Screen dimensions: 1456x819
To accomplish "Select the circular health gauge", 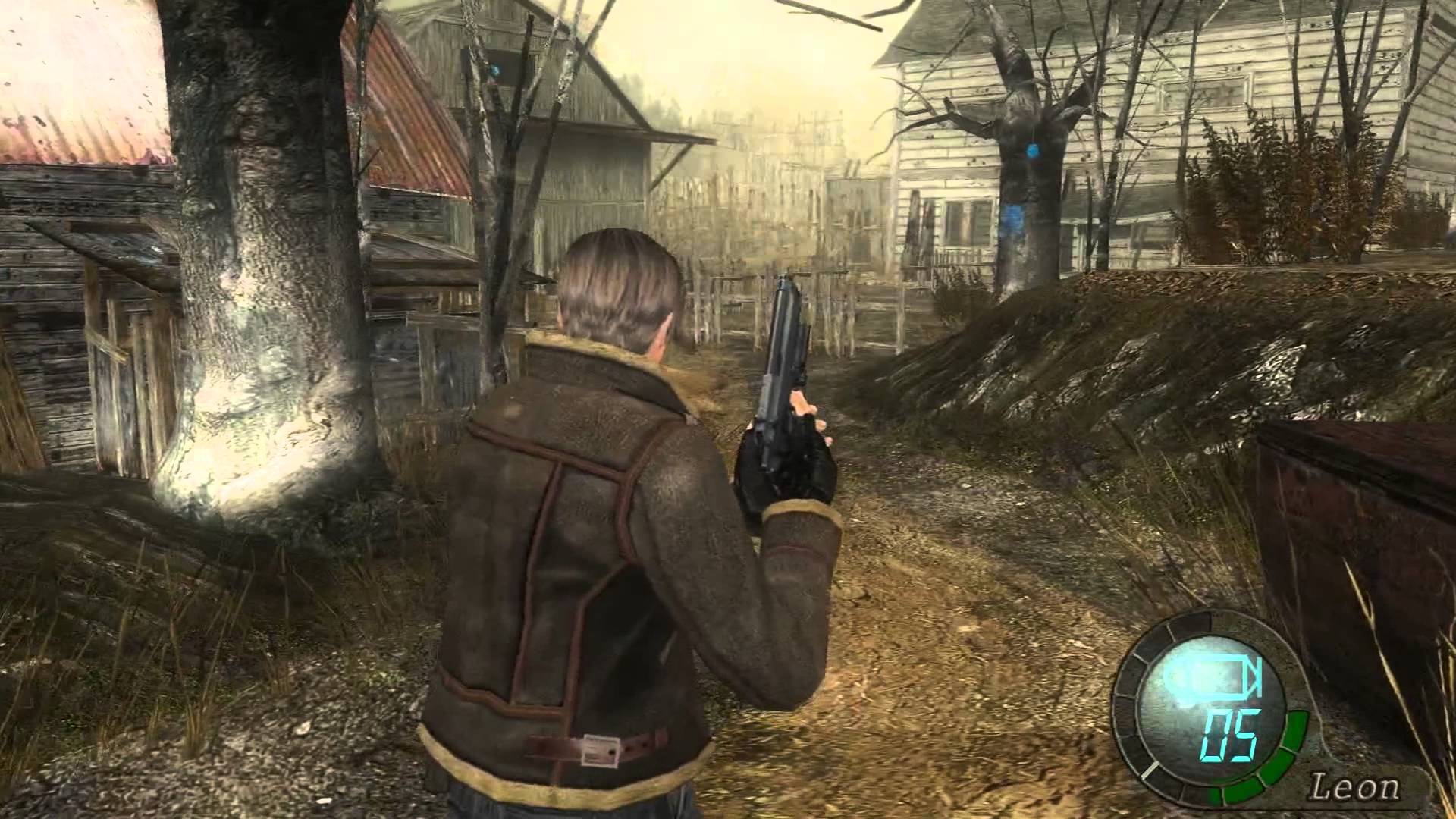I will (1206, 720).
